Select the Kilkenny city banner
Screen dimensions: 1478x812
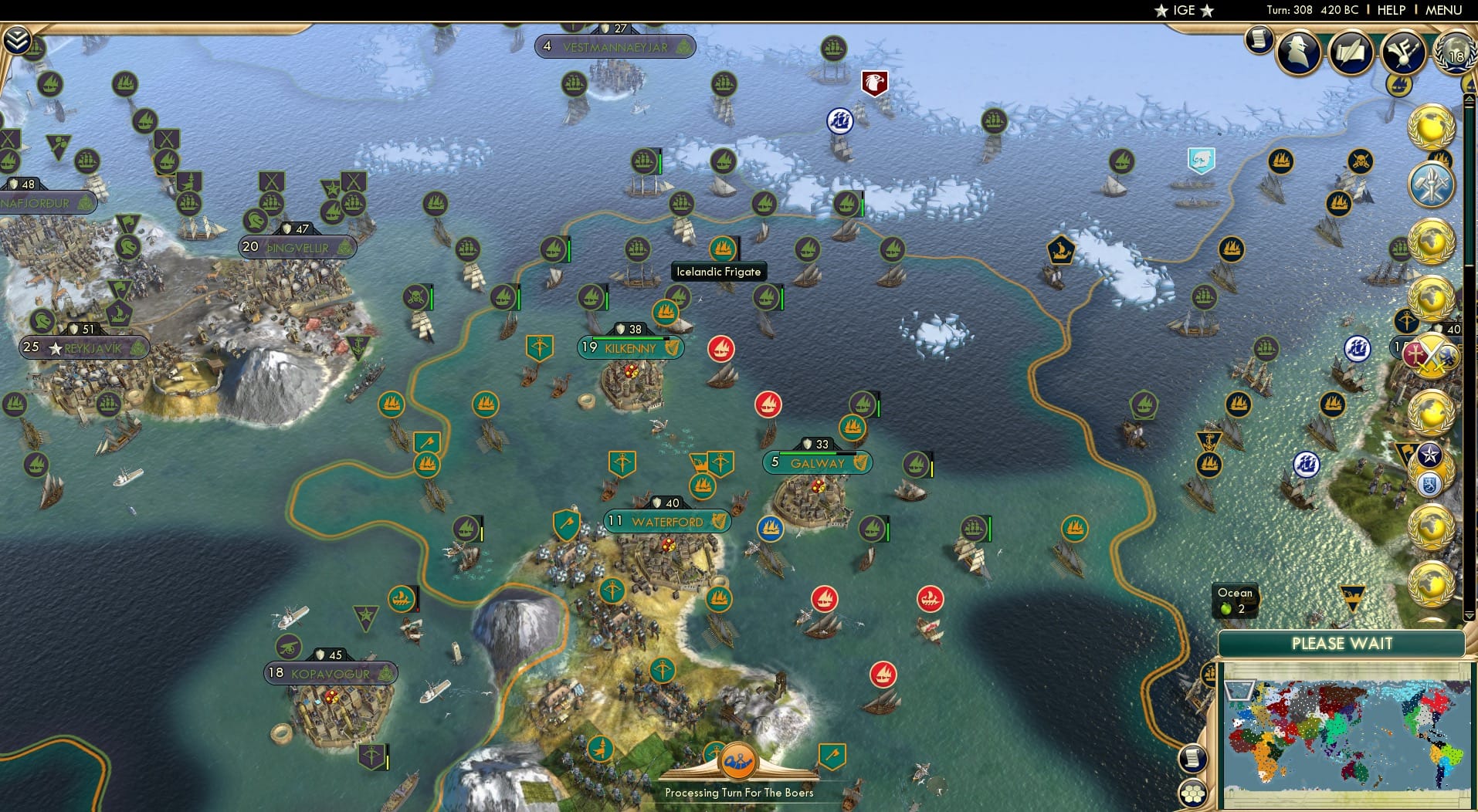(x=630, y=348)
